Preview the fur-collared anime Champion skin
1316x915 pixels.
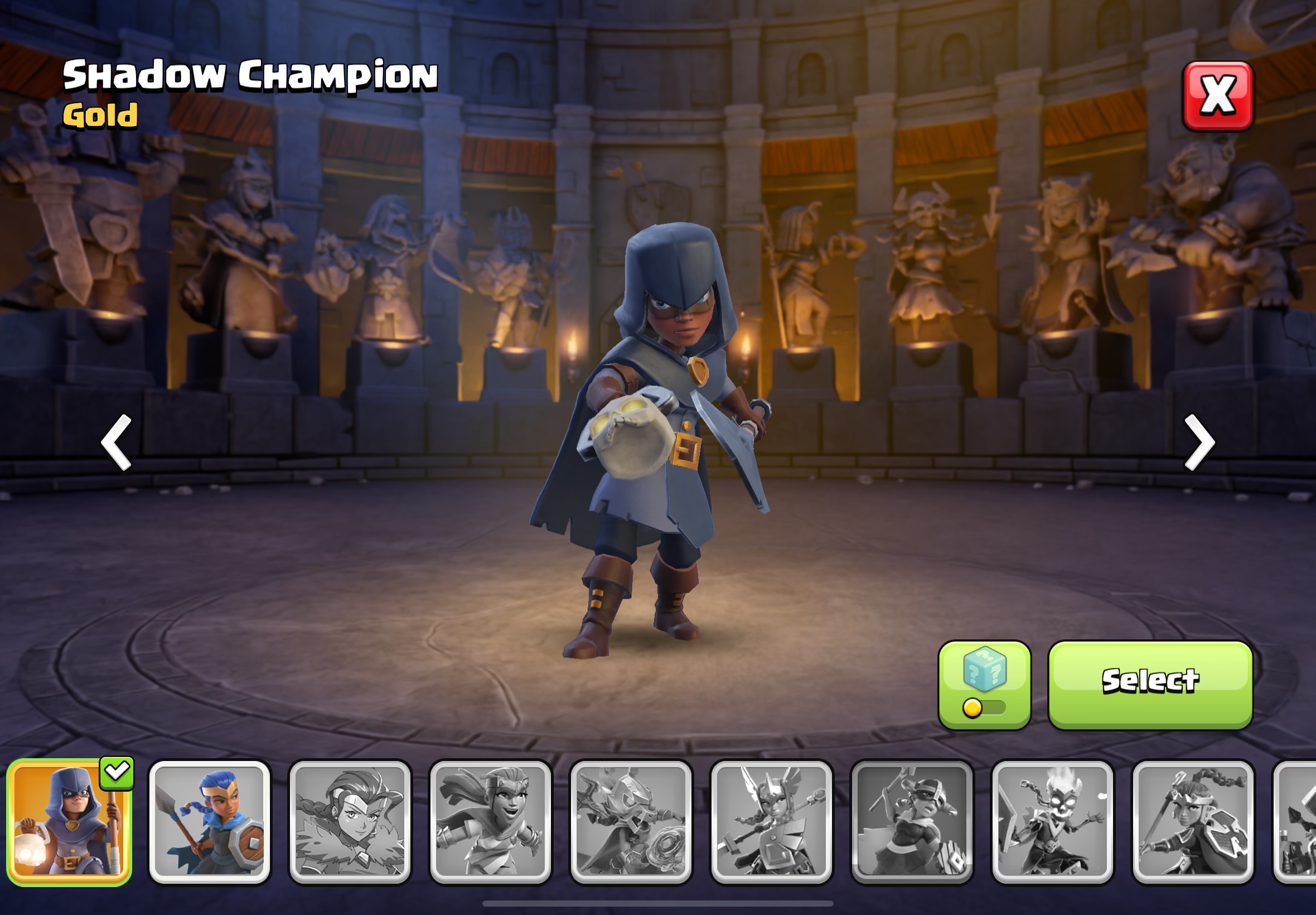[350, 821]
